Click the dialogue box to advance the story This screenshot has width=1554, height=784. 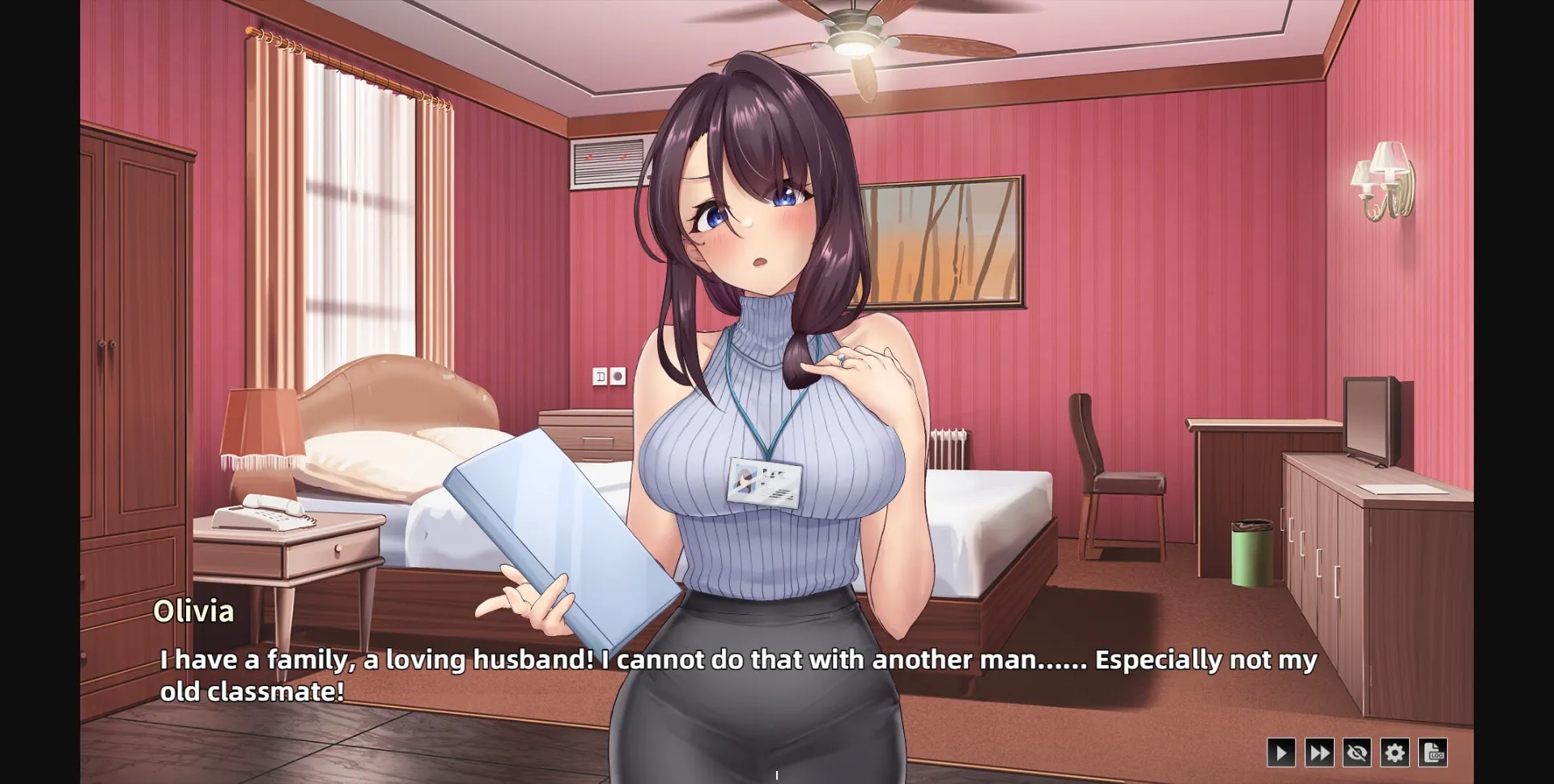728,676
